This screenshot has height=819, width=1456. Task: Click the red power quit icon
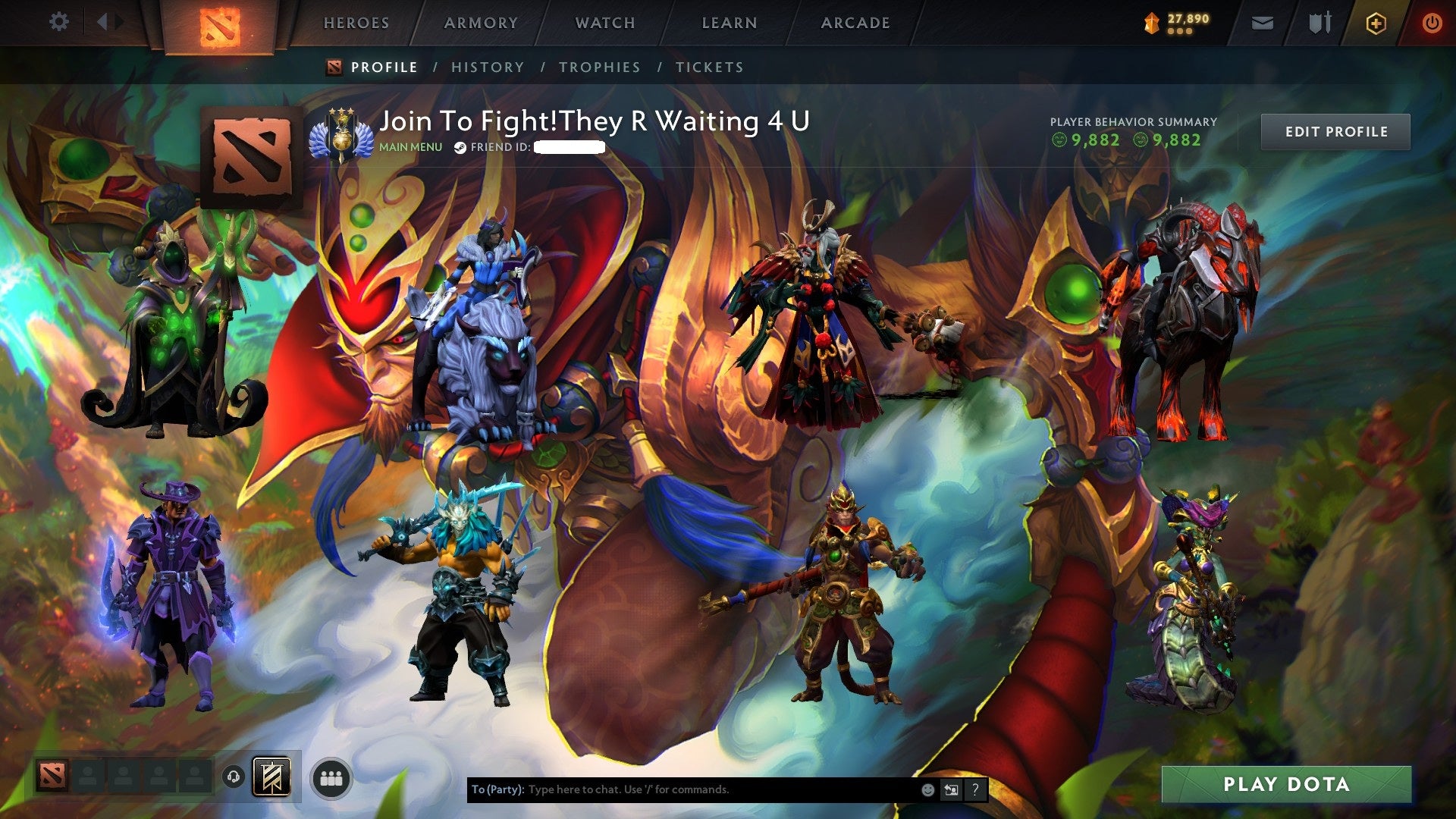[1435, 23]
